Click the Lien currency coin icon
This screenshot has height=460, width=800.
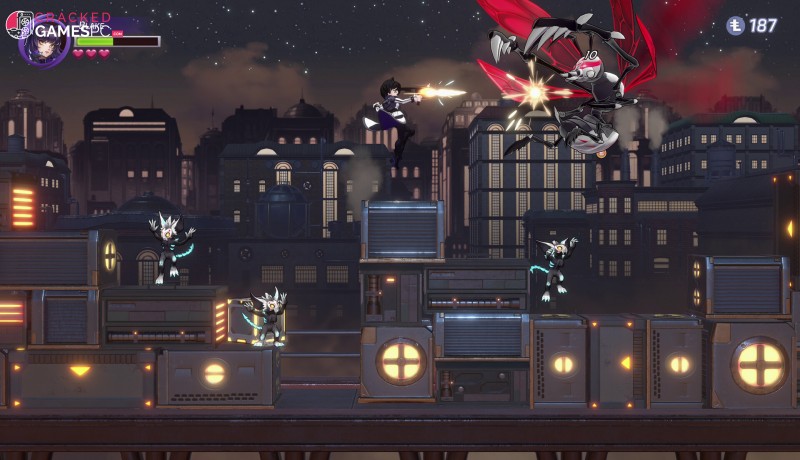tap(735, 26)
